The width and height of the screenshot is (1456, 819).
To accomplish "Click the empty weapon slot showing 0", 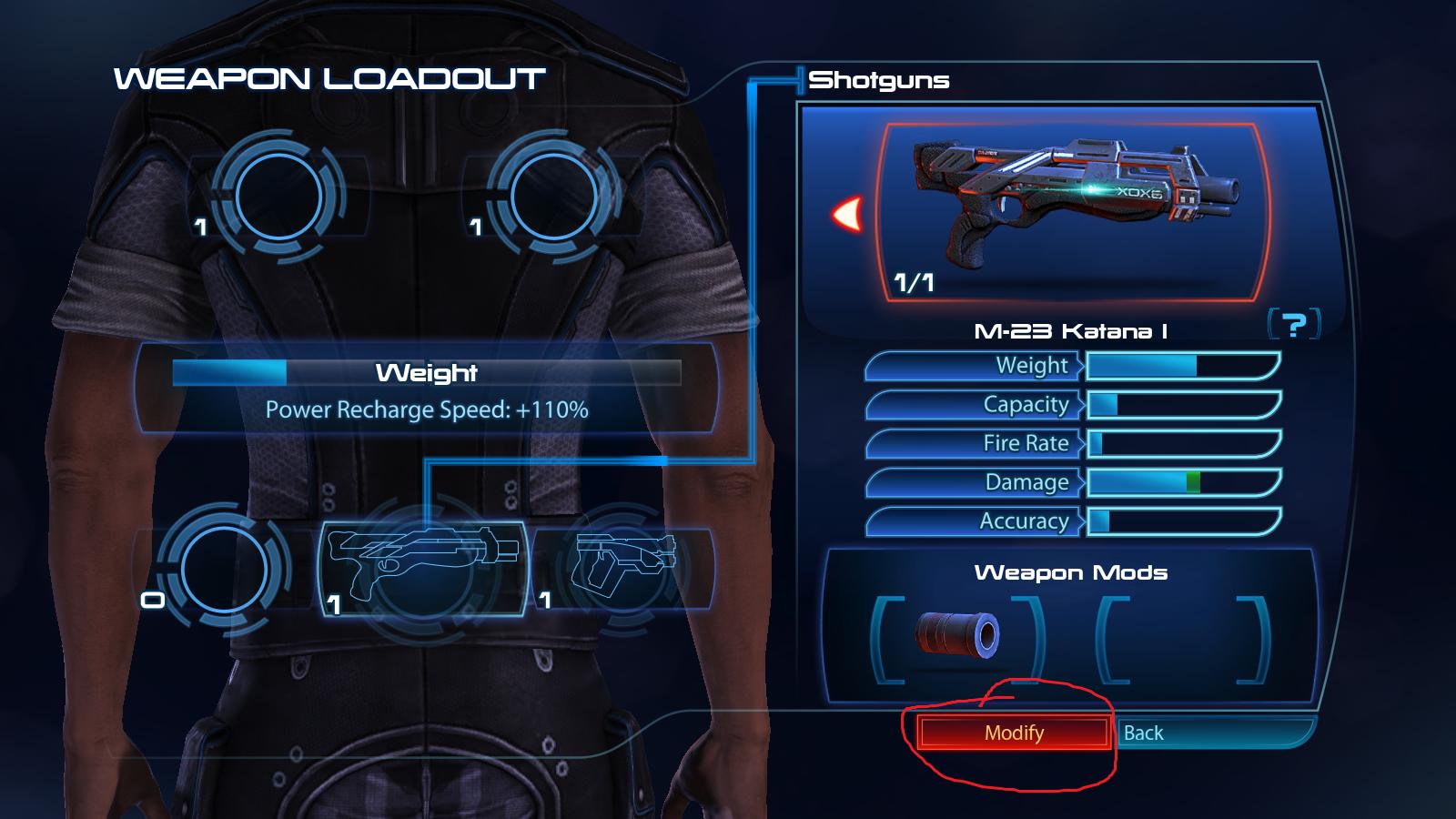I will click(x=223, y=569).
